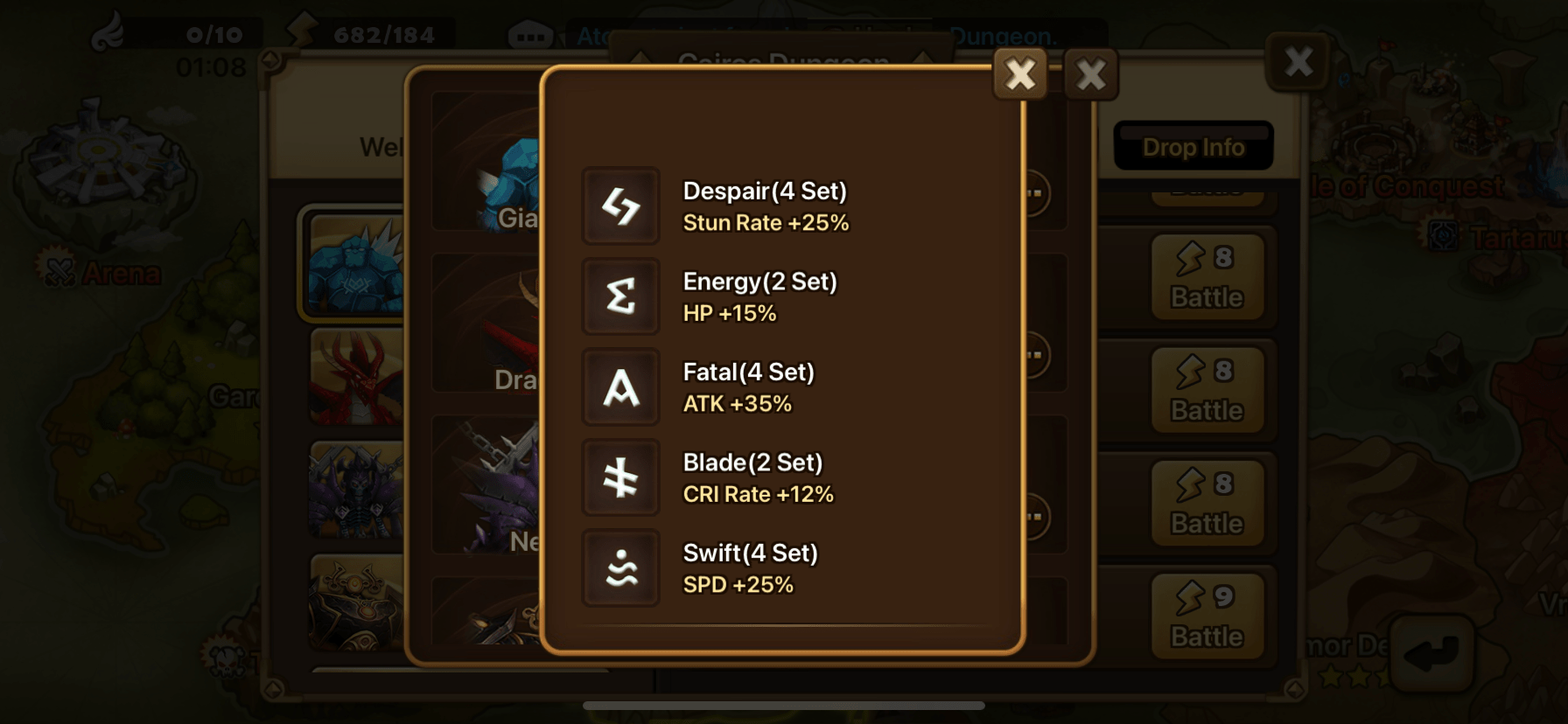Click the energy lightning bolt icon showing 682/184

(x=302, y=33)
